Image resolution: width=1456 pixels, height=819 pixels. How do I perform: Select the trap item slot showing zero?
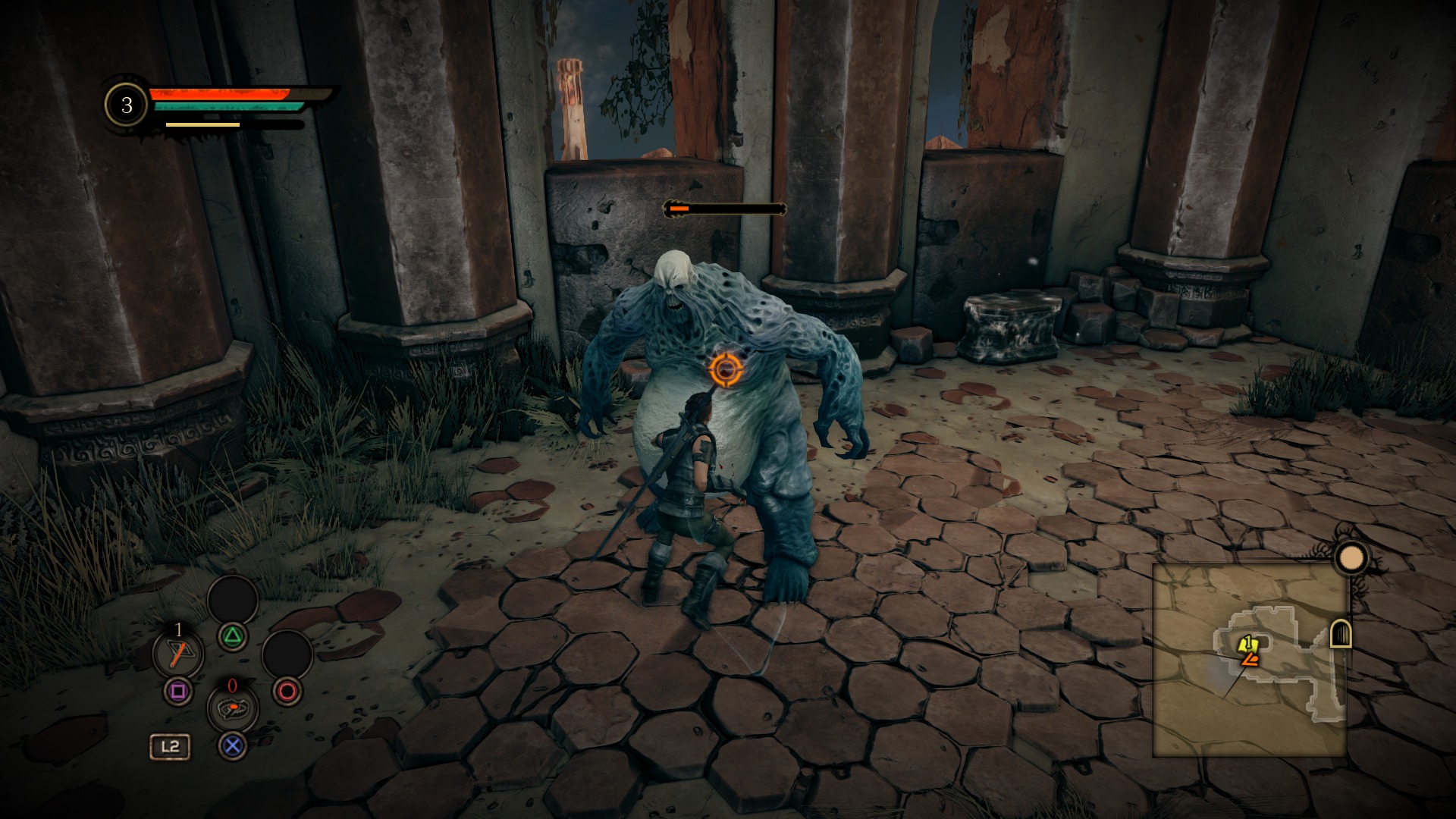pyautogui.click(x=232, y=708)
